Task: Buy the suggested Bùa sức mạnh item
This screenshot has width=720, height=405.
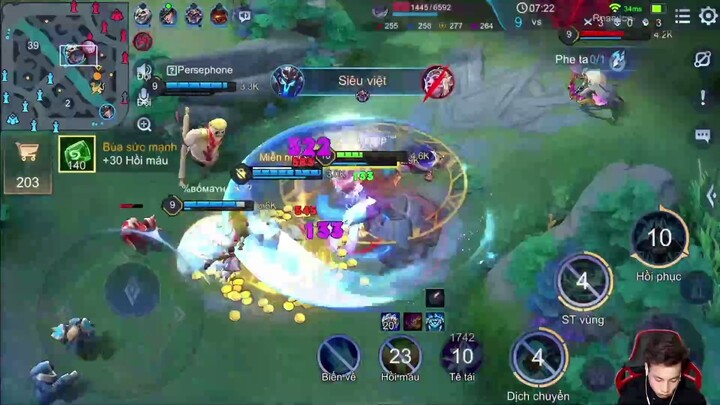Action: [x=78, y=154]
